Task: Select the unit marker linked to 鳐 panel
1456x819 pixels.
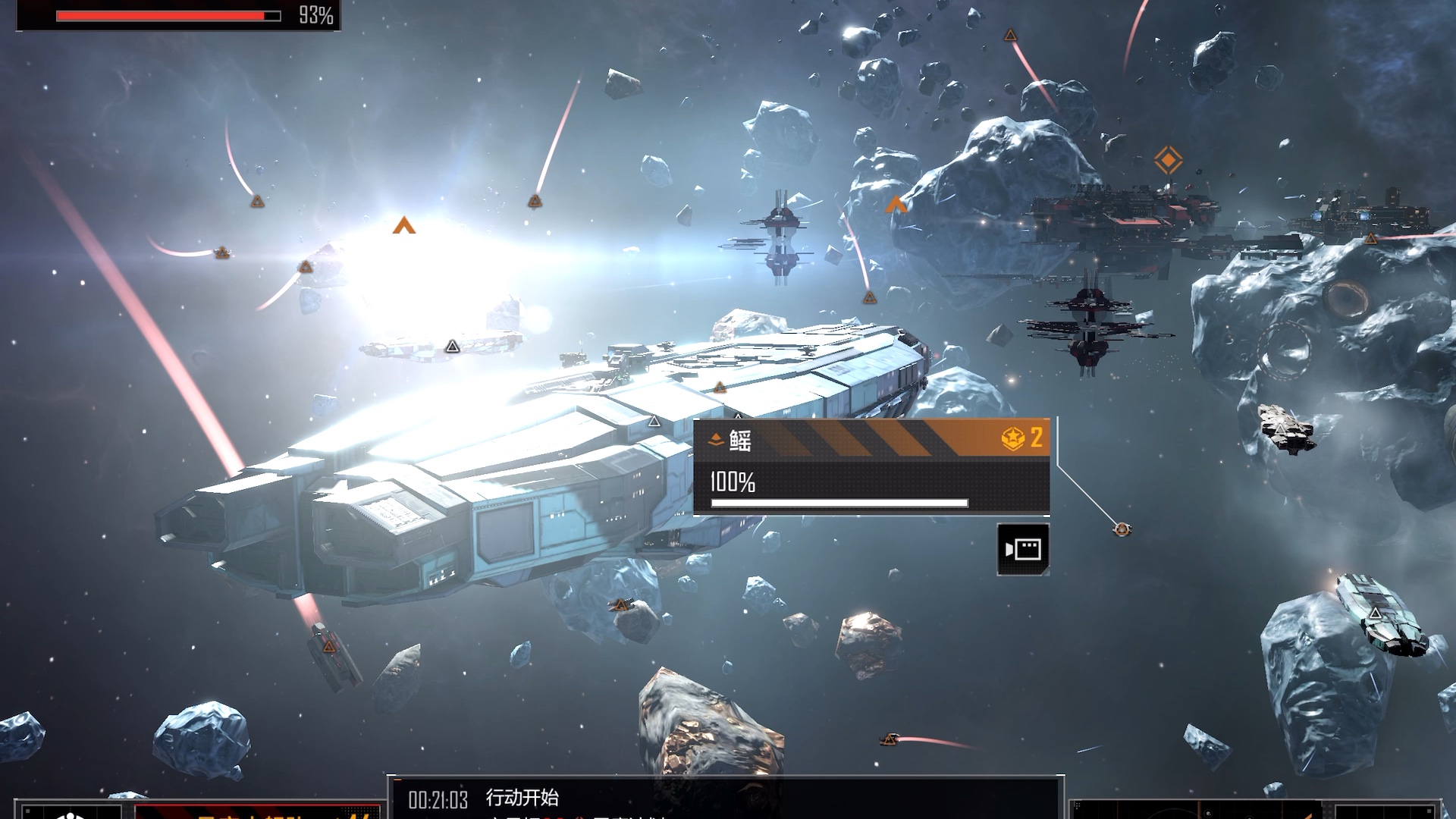Action: pos(1122,529)
